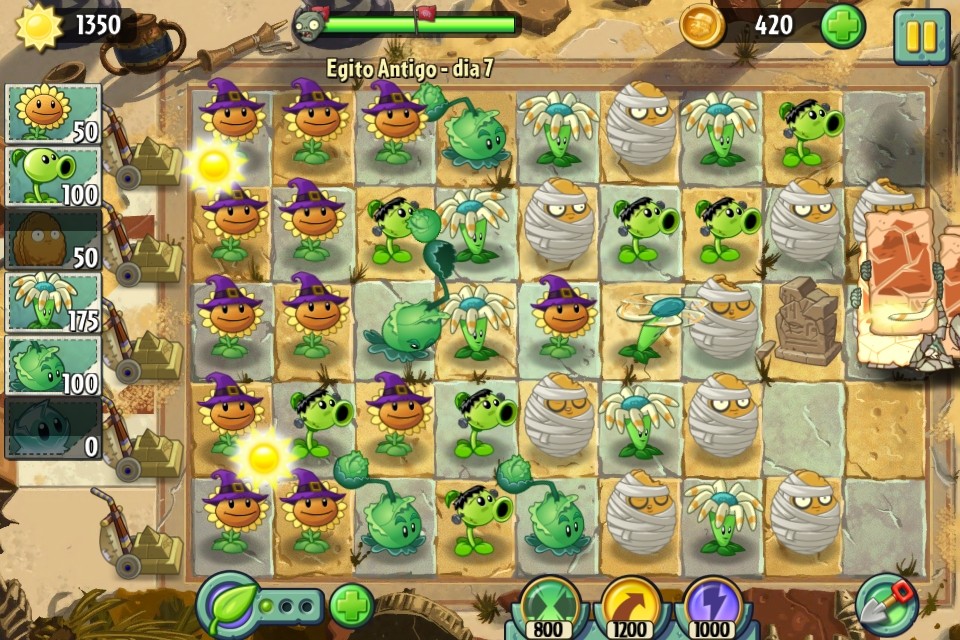Pause the game
This screenshot has width=960, height=640.
(920, 36)
